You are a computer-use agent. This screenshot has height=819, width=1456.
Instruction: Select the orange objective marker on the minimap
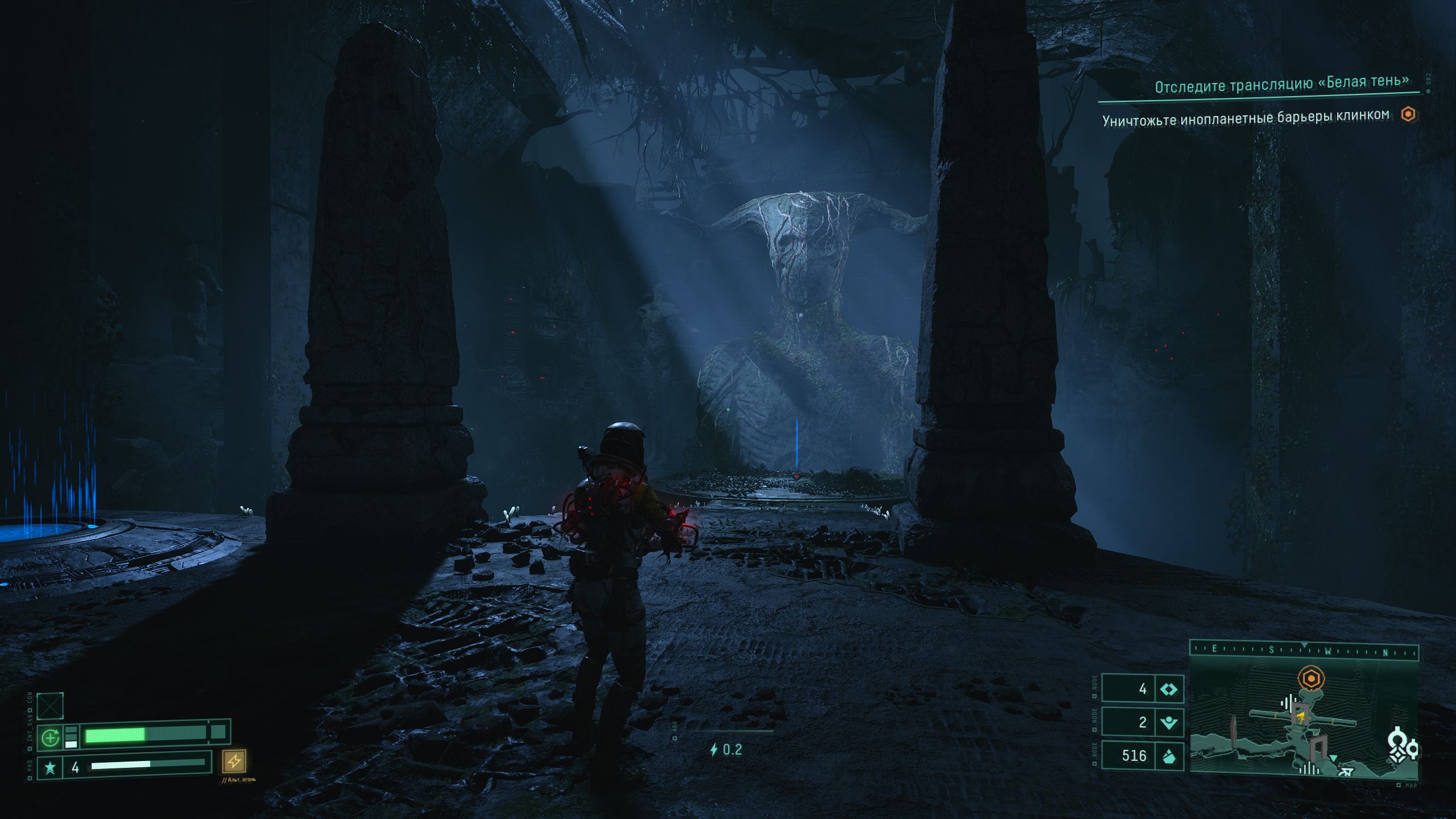[1311, 679]
